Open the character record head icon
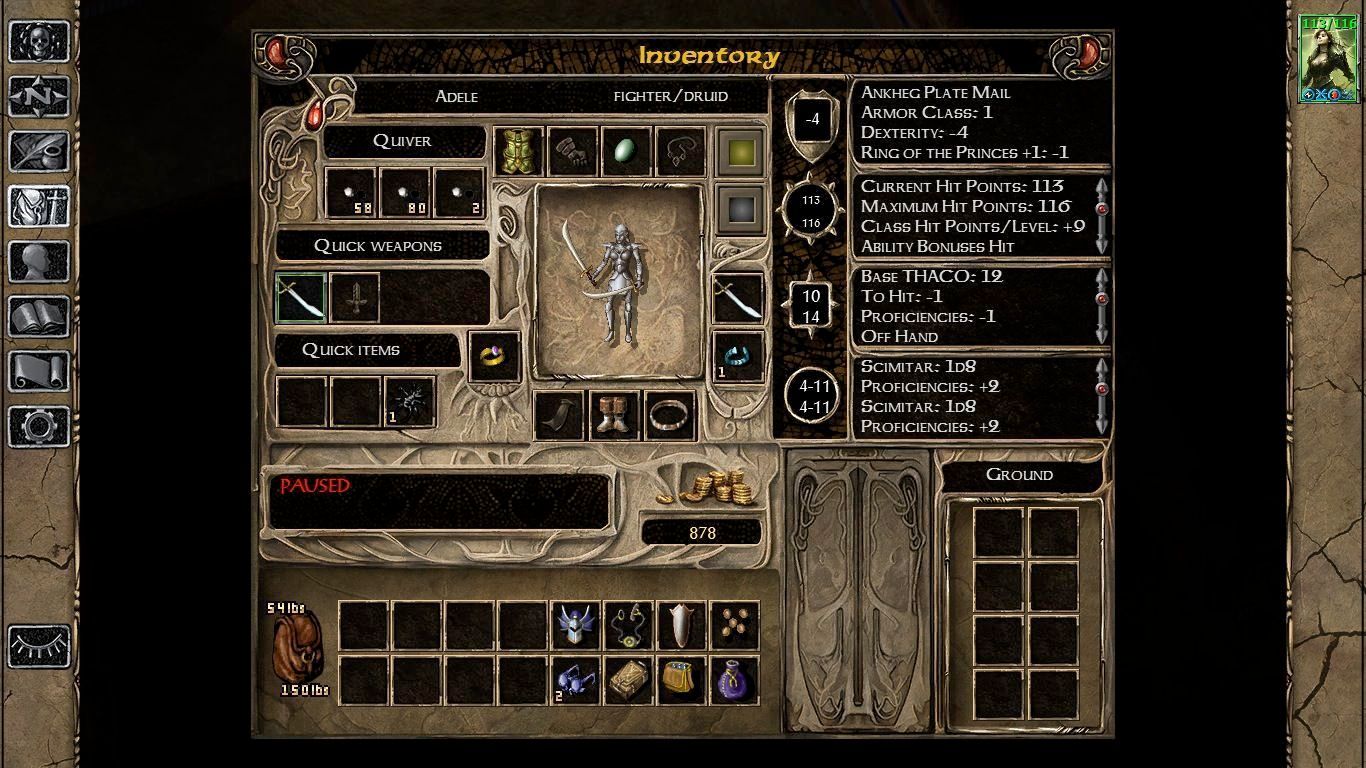1366x768 pixels. pos(39,262)
